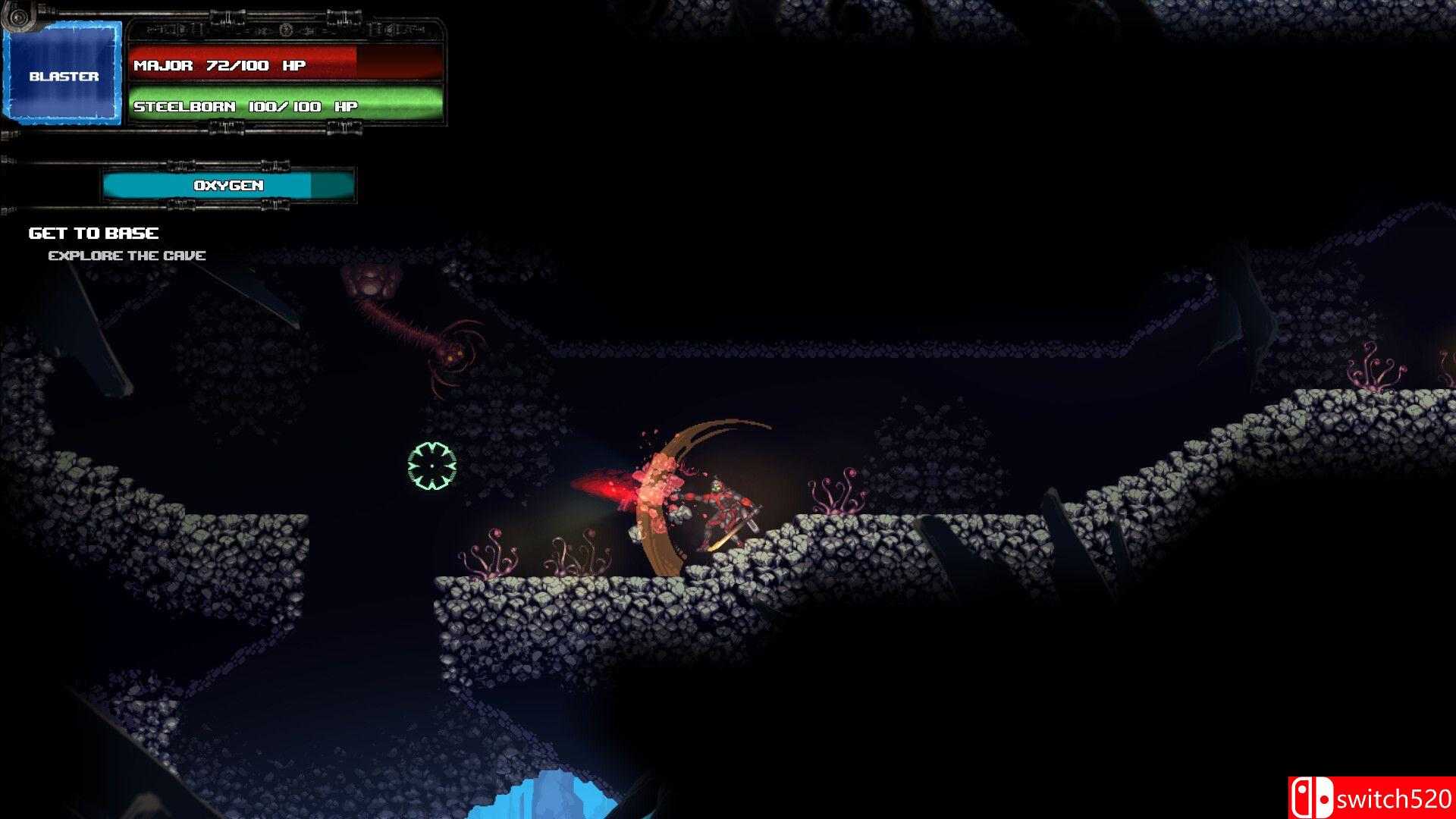1456x819 pixels.
Task: Click the speaker-like icon on the HUD top bar
Action: (x=389, y=30)
